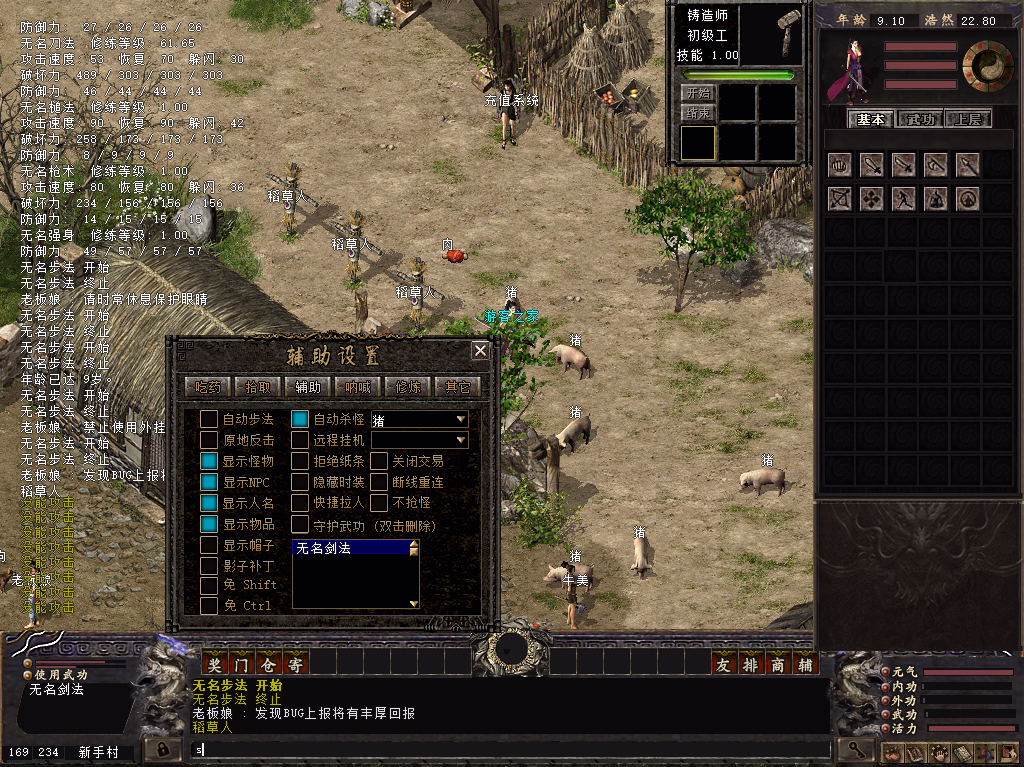Toggle the 自动杀怪 checkbox
1024x767 pixels.
click(300, 419)
